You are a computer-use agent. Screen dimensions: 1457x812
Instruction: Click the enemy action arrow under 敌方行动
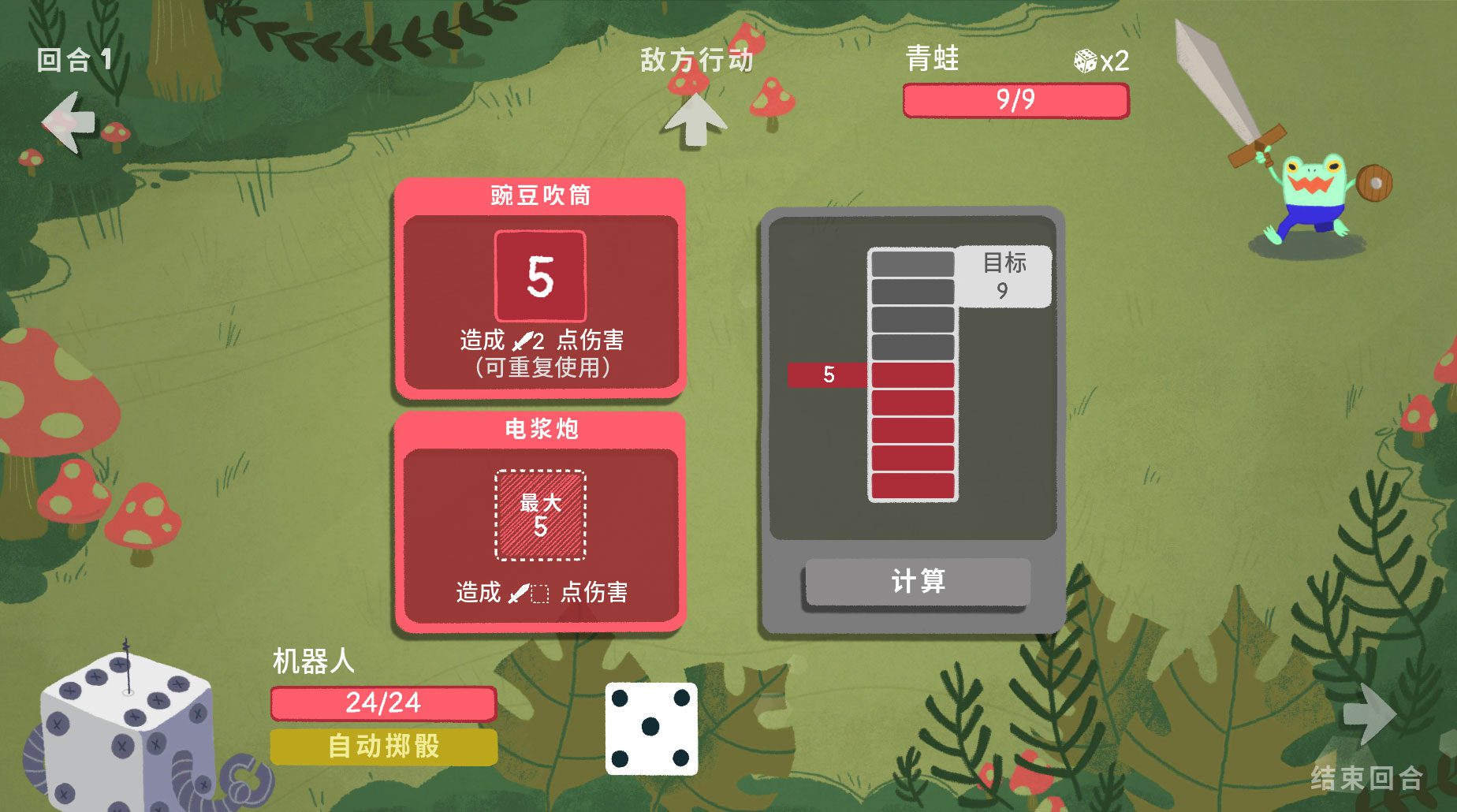coord(697,118)
